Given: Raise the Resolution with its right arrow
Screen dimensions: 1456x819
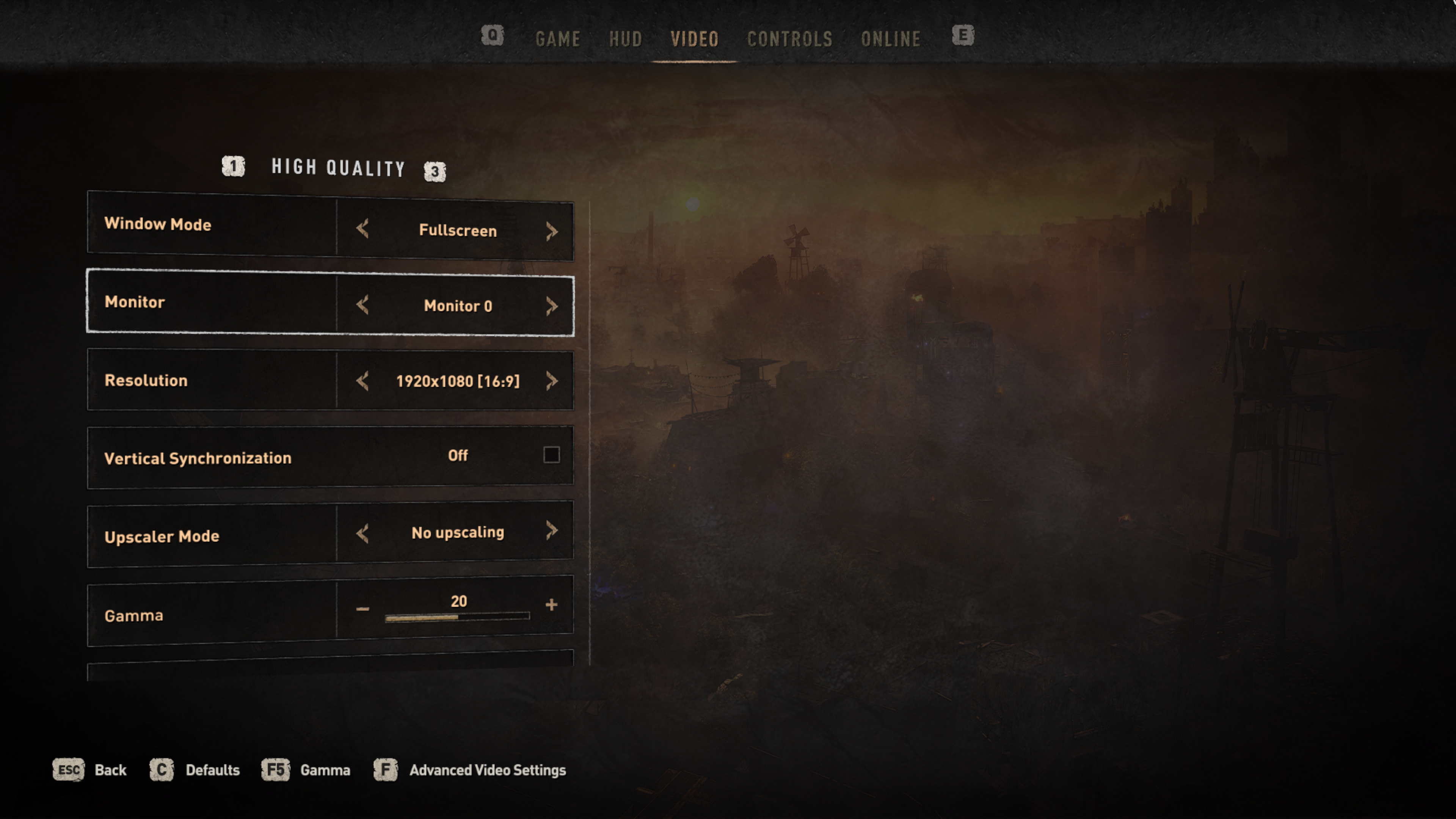Looking at the screenshot, I should coord(552,381).
